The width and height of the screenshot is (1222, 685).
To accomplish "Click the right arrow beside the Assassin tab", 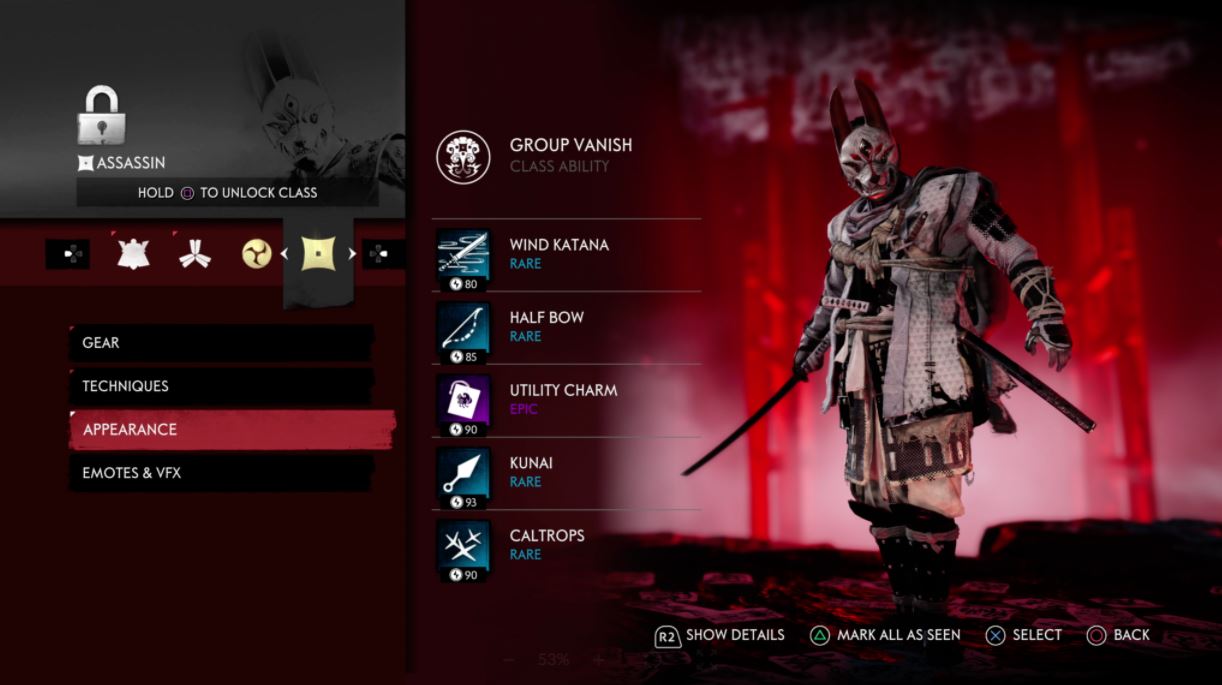I will click(352, 254).
